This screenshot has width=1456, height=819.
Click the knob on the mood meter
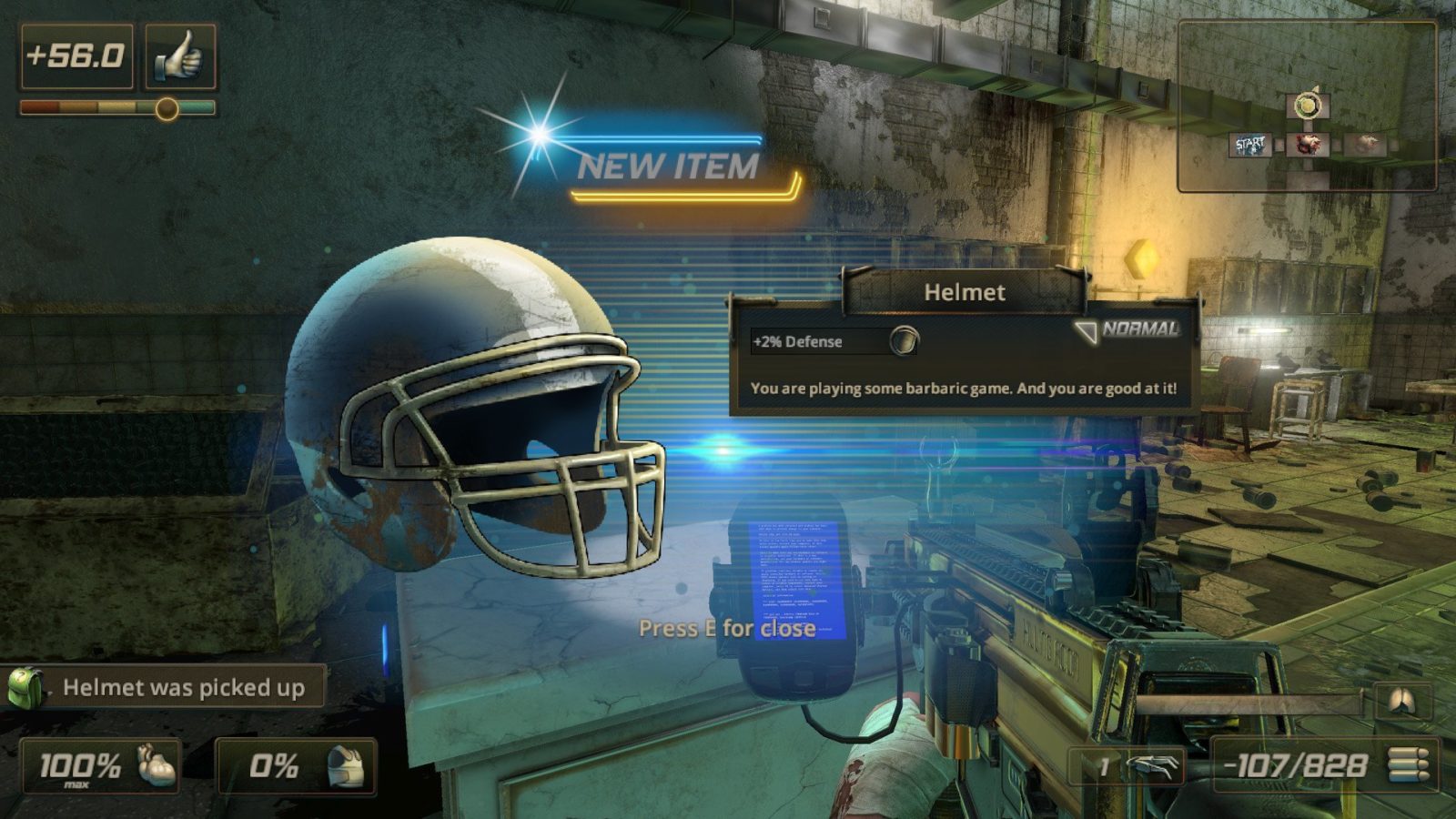pos(167,109)
